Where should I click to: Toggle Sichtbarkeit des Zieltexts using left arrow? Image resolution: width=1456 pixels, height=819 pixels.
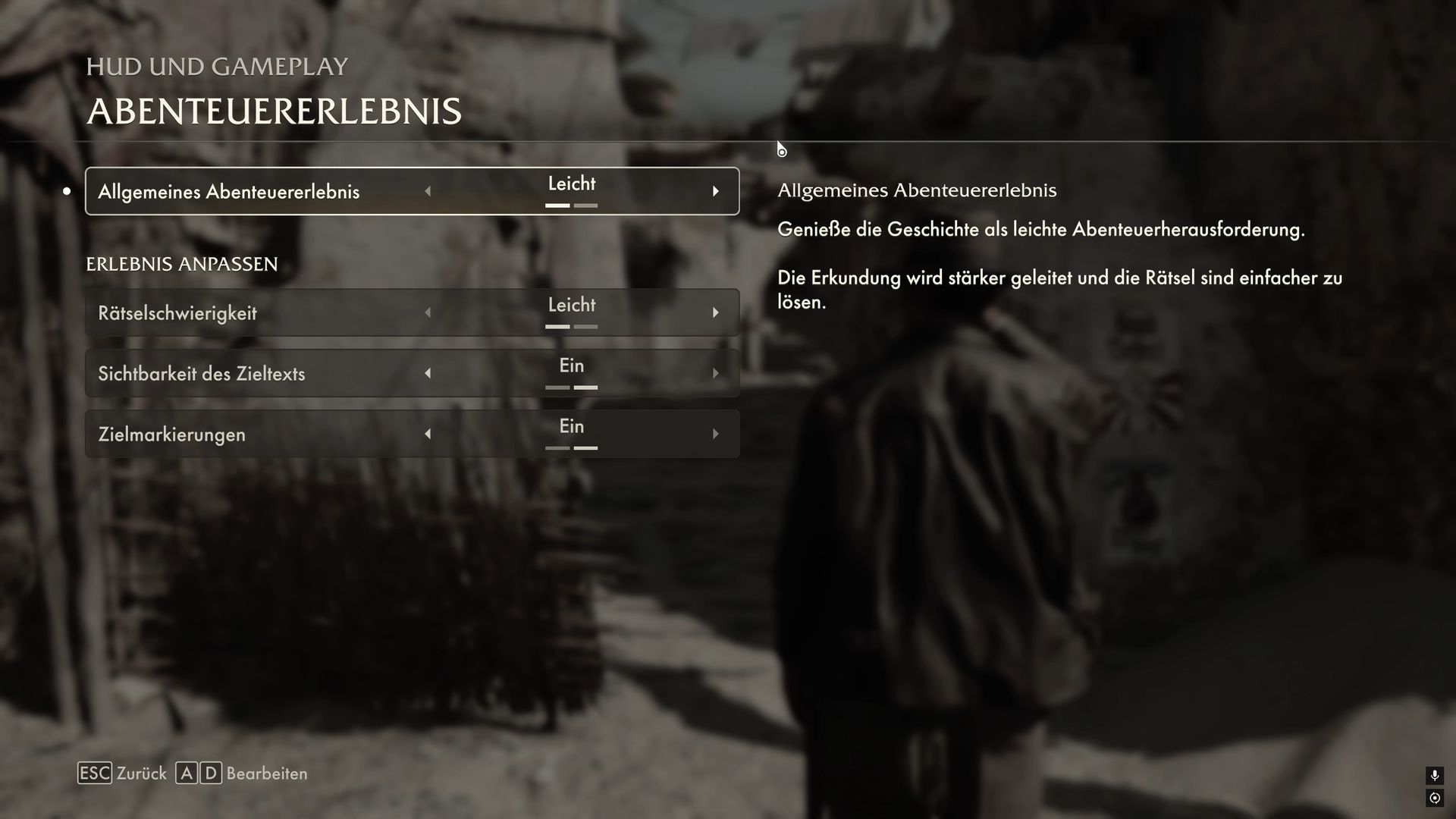[428, 373]
